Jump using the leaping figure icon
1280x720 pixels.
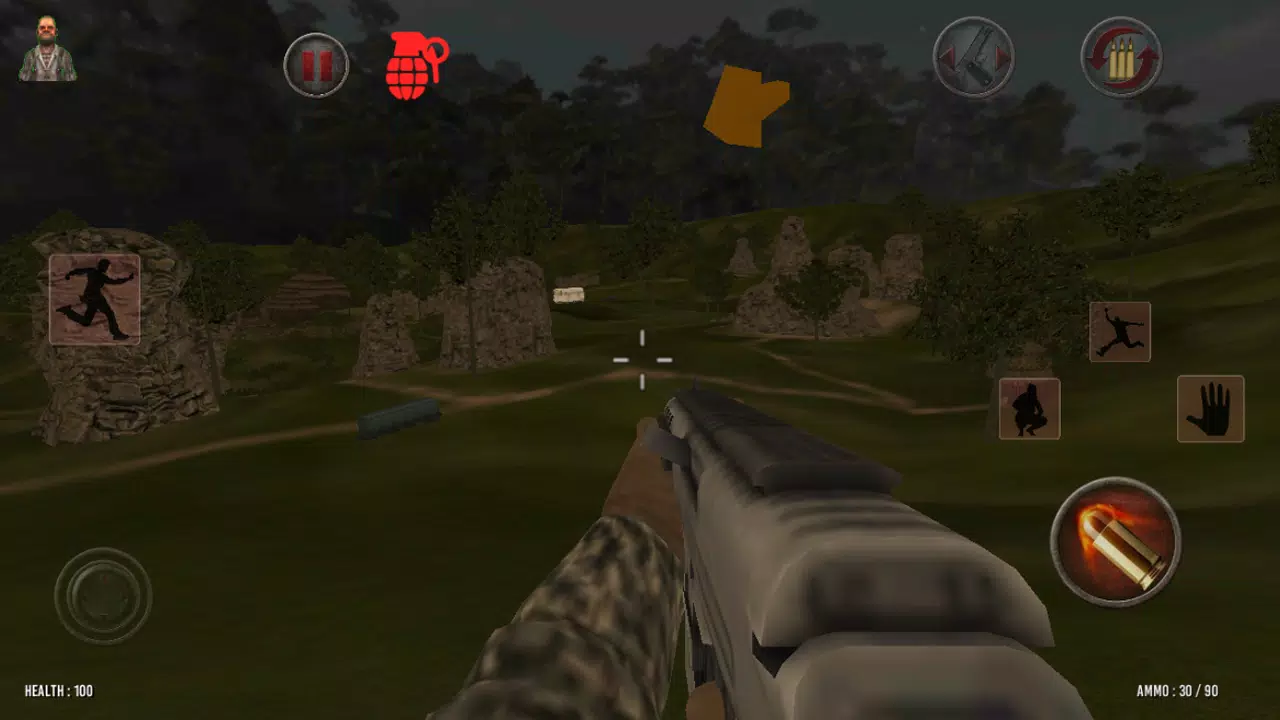point(1119,332)
